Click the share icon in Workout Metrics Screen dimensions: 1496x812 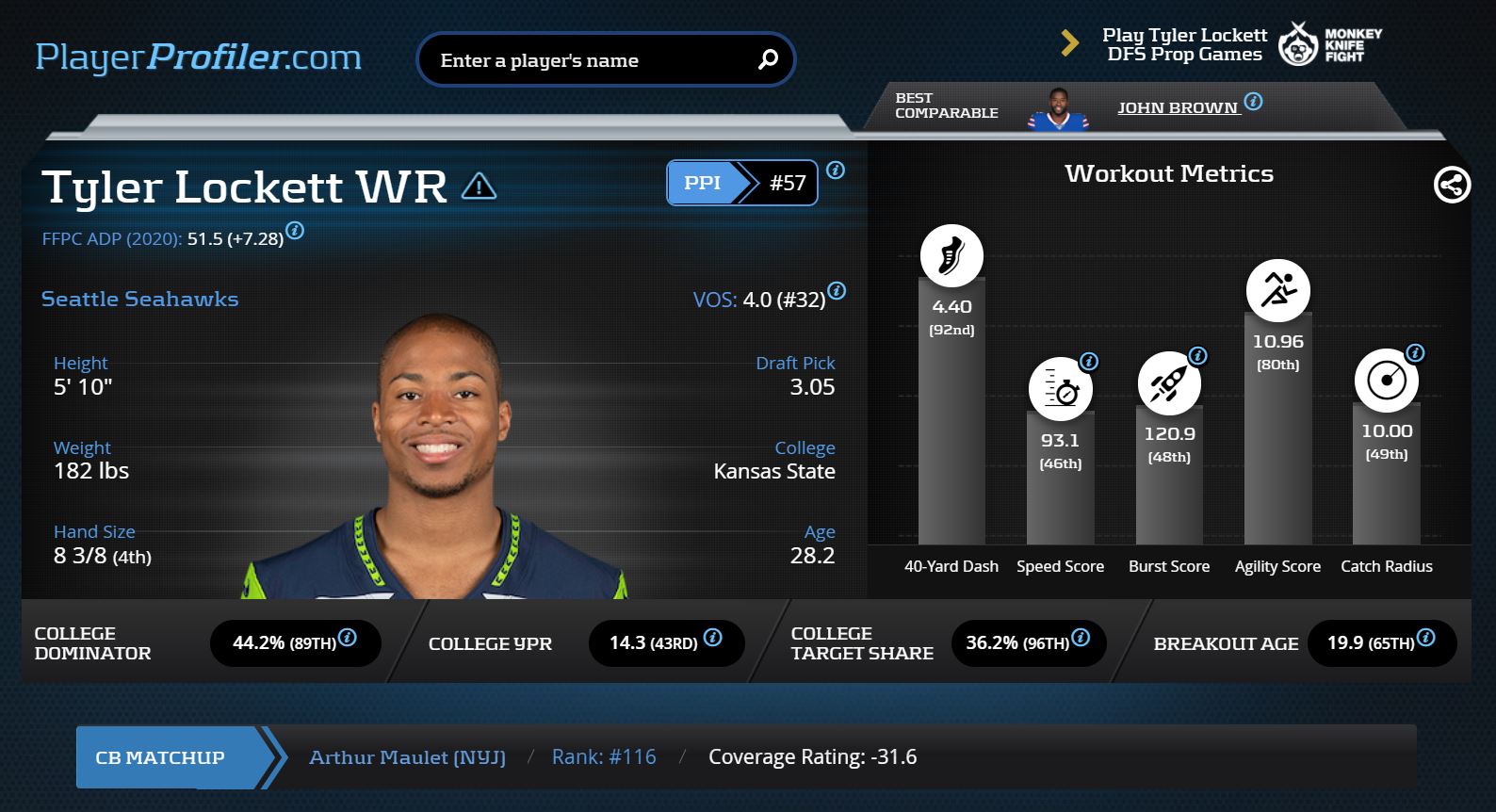(1451, 185)
